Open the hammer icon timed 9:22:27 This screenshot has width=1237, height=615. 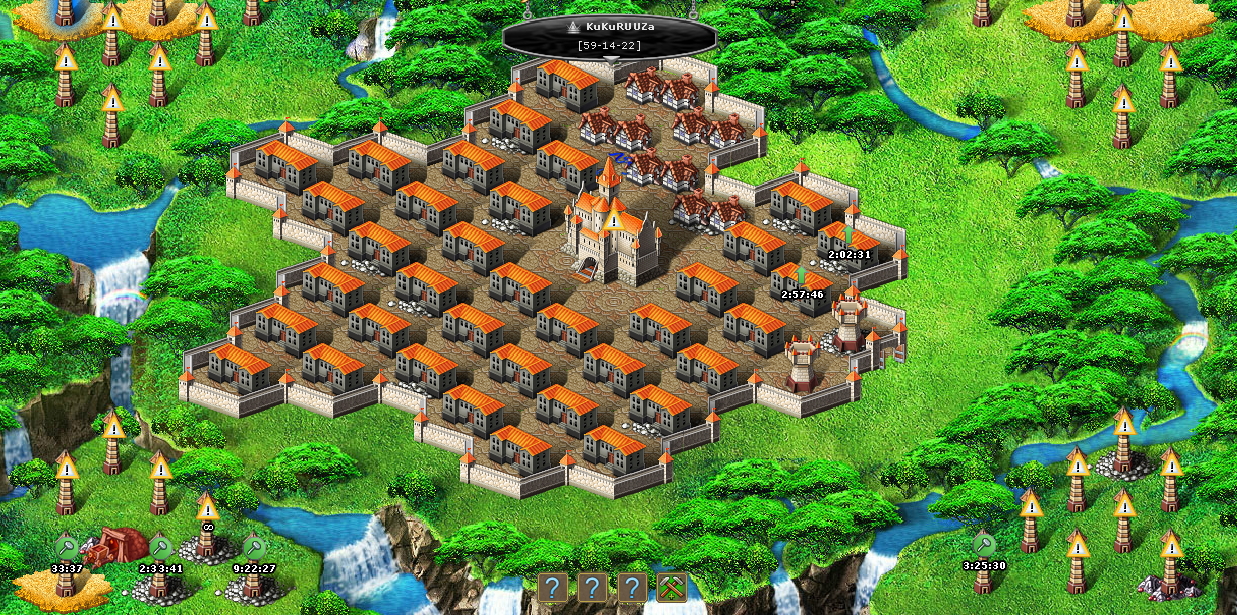tap(254, 546)
